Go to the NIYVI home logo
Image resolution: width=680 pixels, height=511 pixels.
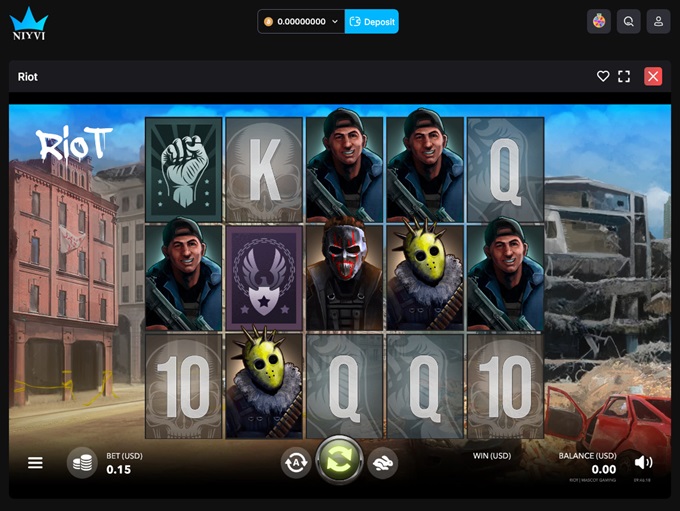click(x=29, y=22)
